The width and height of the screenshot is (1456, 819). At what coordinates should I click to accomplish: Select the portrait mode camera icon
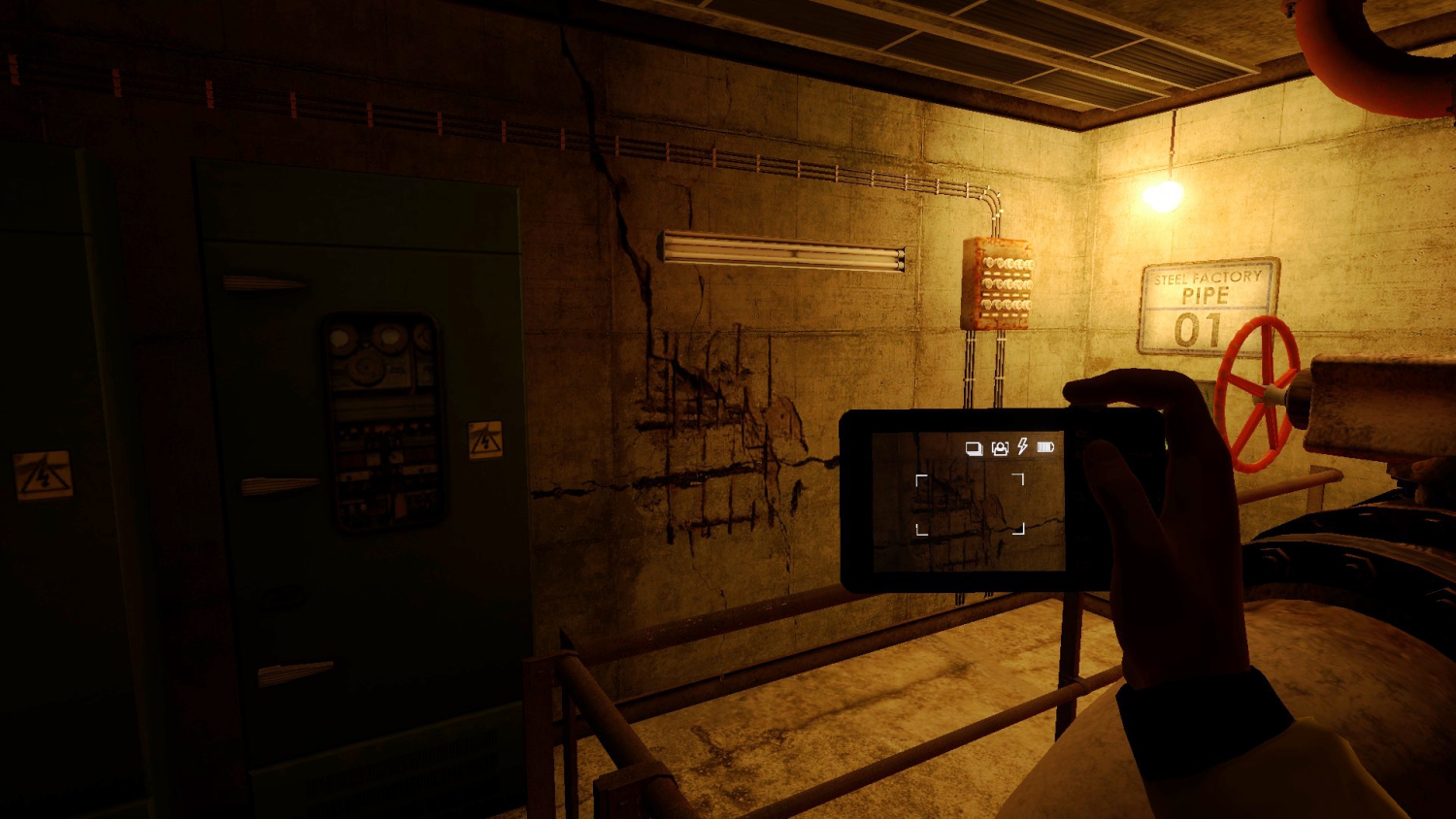[1000, 447]
